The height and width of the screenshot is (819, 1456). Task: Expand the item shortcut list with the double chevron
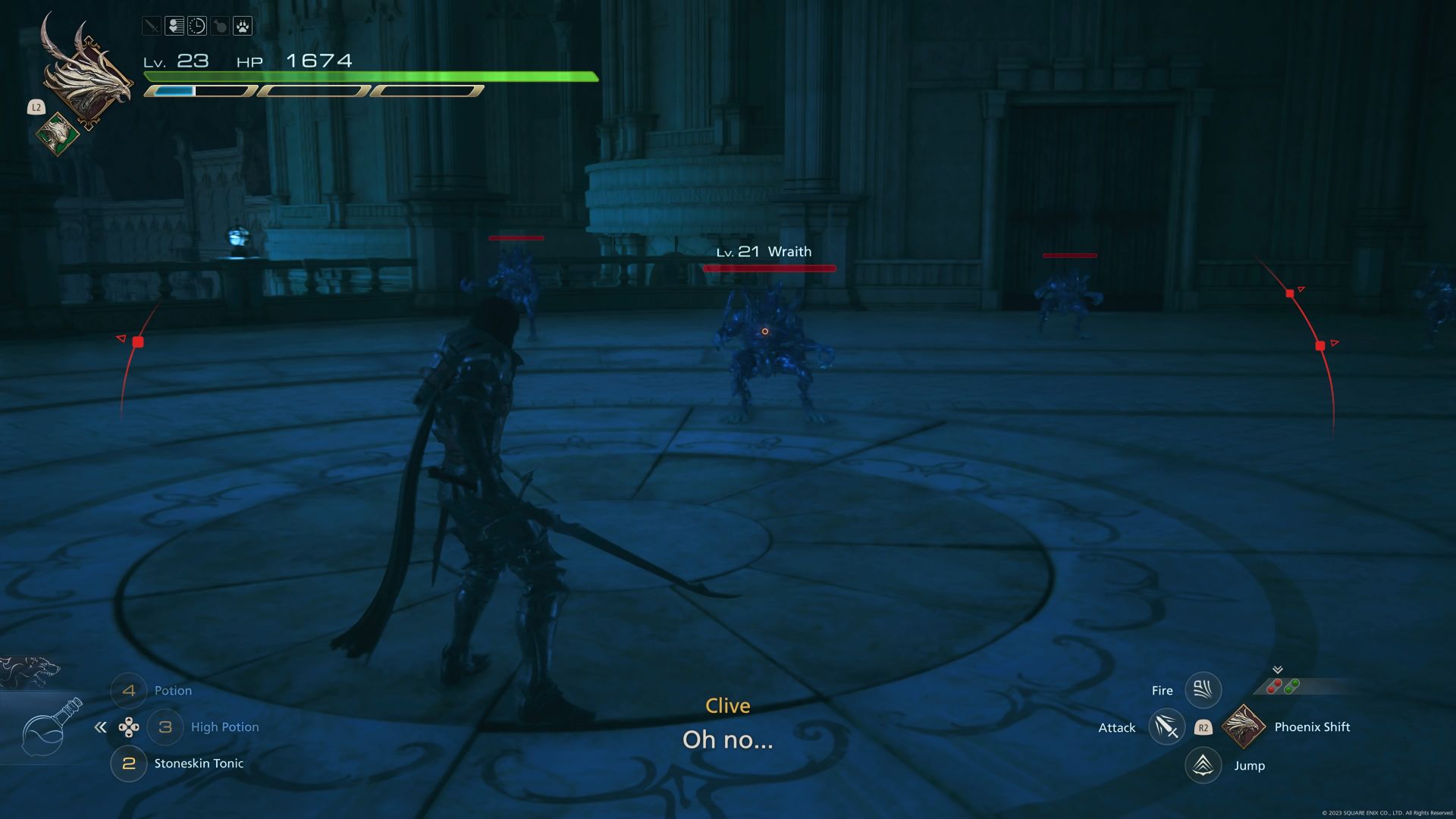[x=101, y=726]
